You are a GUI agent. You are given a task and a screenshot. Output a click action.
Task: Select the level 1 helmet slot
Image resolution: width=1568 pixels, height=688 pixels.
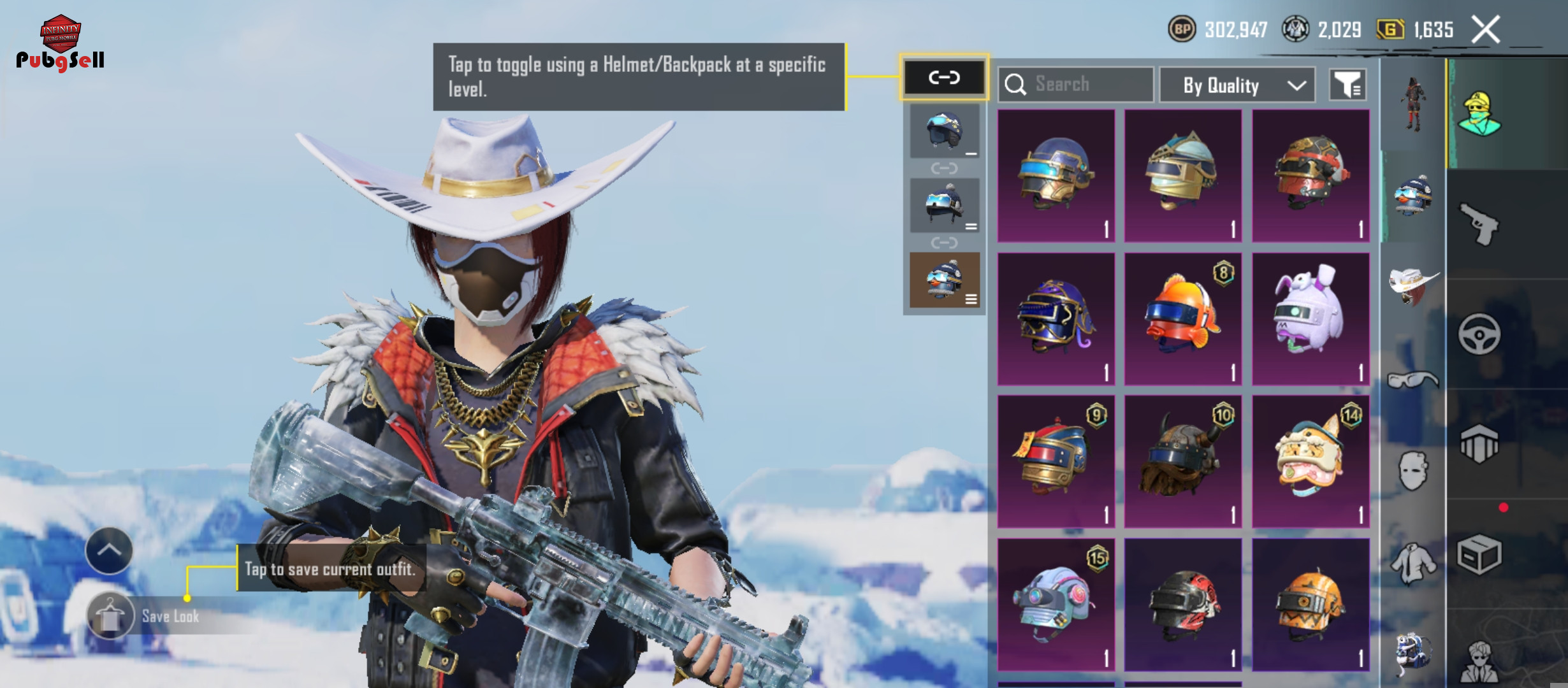(944, 131)
